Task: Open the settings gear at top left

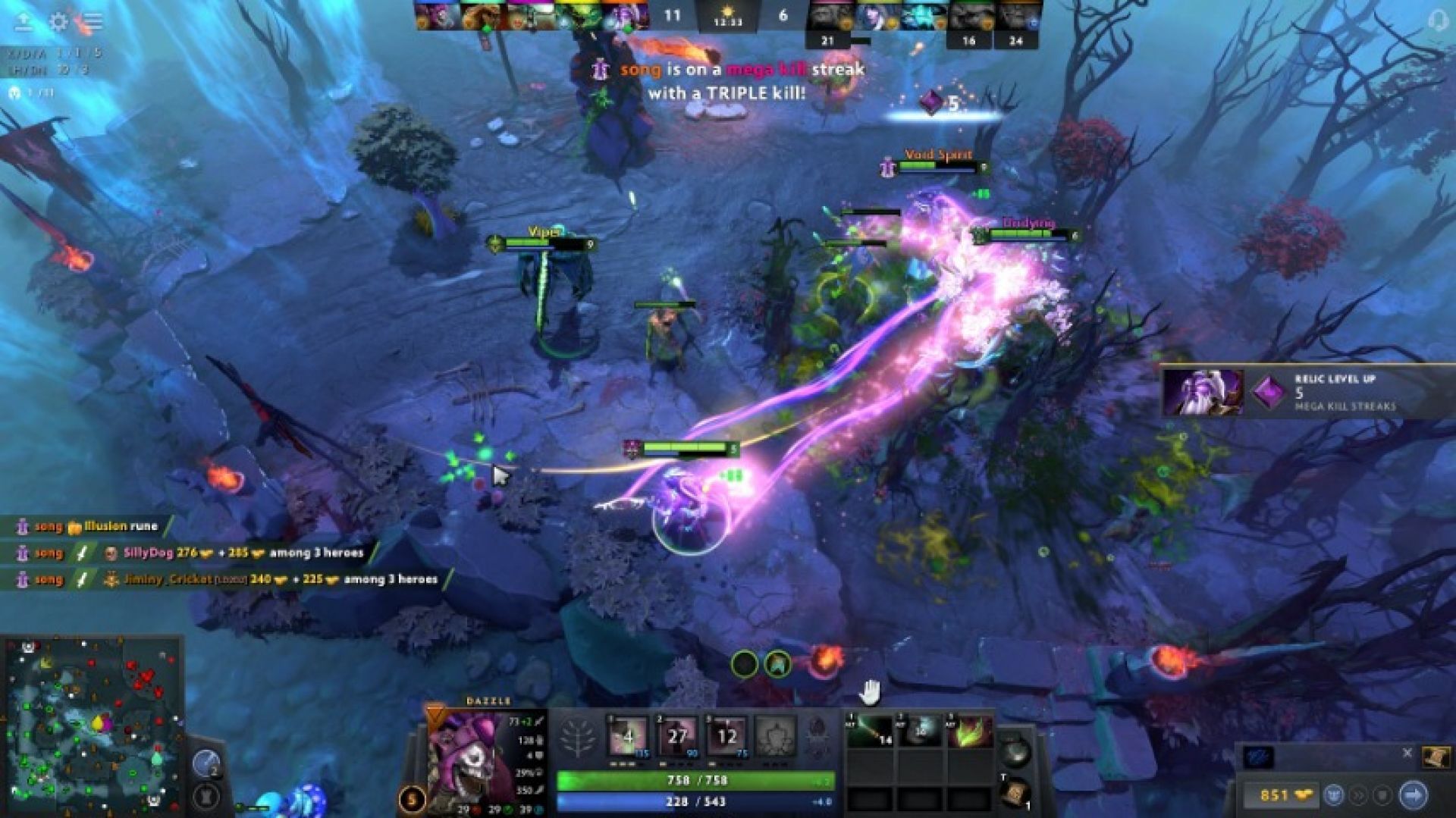Action: click(x=59, y=21)
